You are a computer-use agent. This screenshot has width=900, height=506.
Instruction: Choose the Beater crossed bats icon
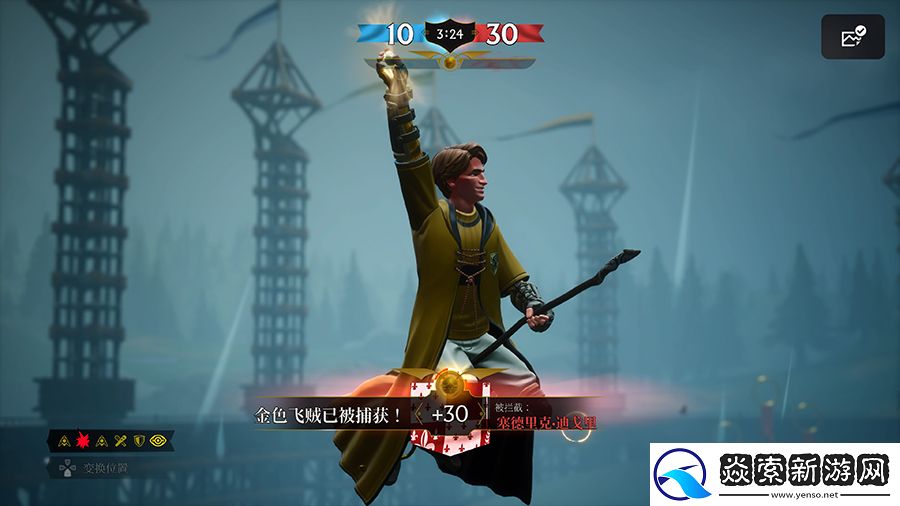[x=121, y=440]
